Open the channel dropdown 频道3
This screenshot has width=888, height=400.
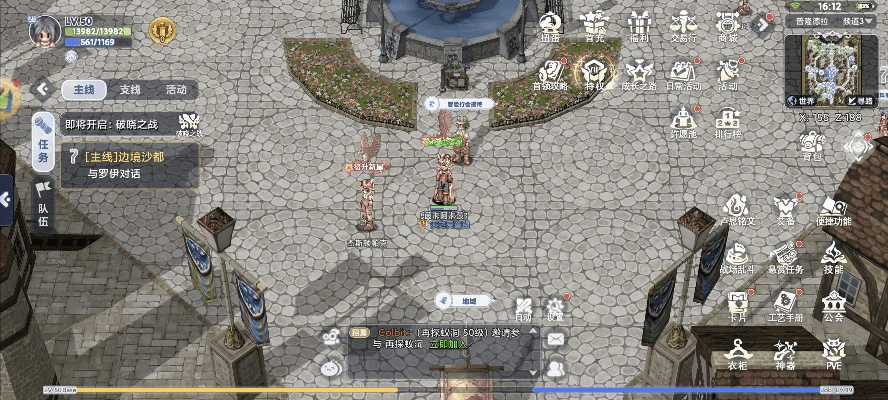(x=861, y=20)
